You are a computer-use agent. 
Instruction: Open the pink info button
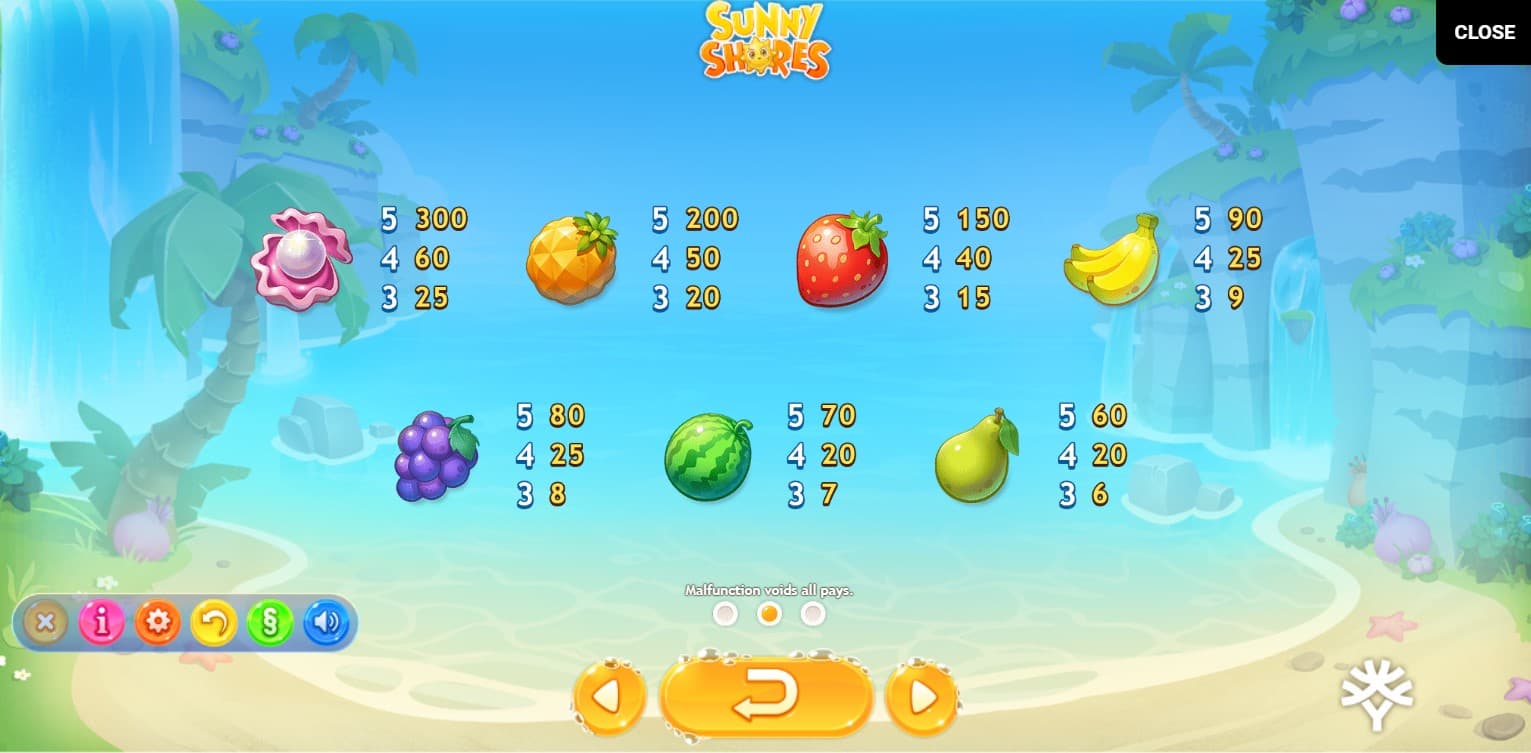pyautogui.click(x=101, y=623)
